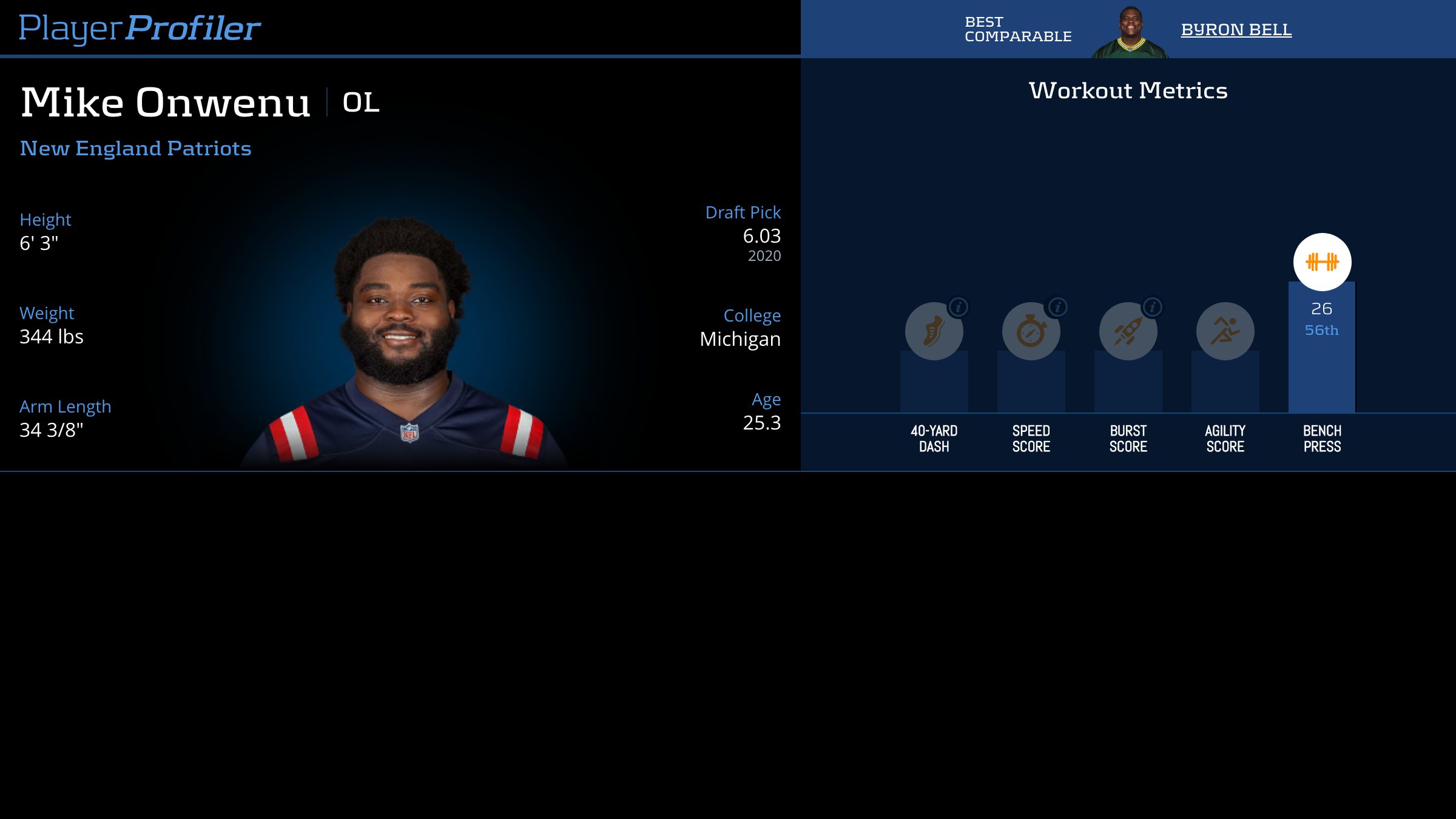The height and width of the screenshot is (819, 1456).
Task: Click the PlayerProfiler logo
Action: pyautogui.click(x=140, y=29)
